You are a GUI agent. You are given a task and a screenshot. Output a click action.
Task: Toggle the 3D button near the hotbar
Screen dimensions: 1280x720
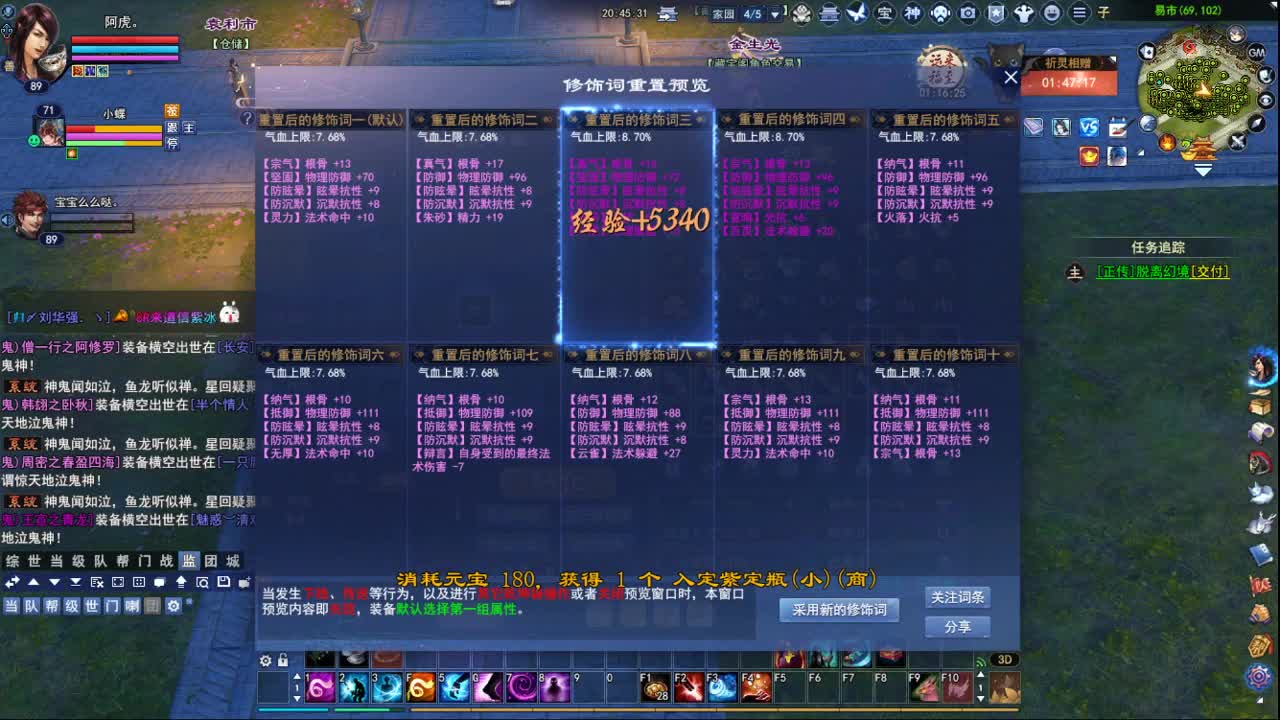point(1005,659)
